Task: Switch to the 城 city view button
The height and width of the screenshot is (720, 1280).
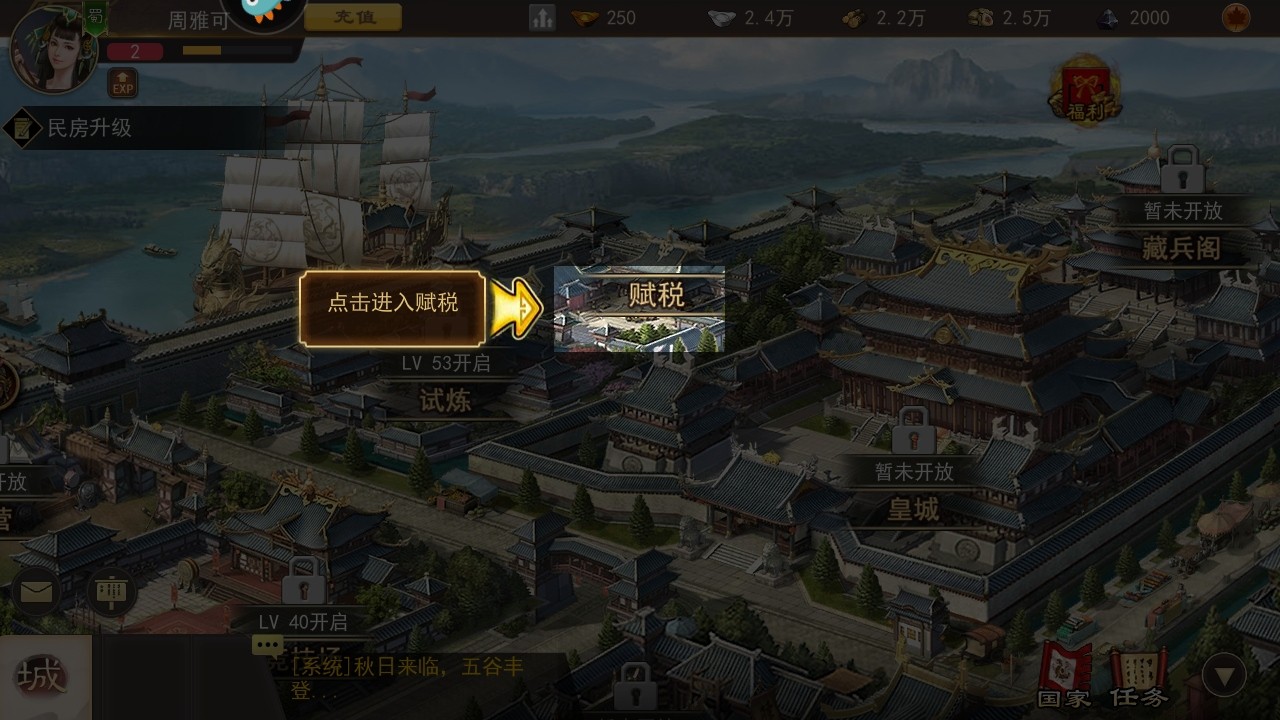Action: pos(42,677)
